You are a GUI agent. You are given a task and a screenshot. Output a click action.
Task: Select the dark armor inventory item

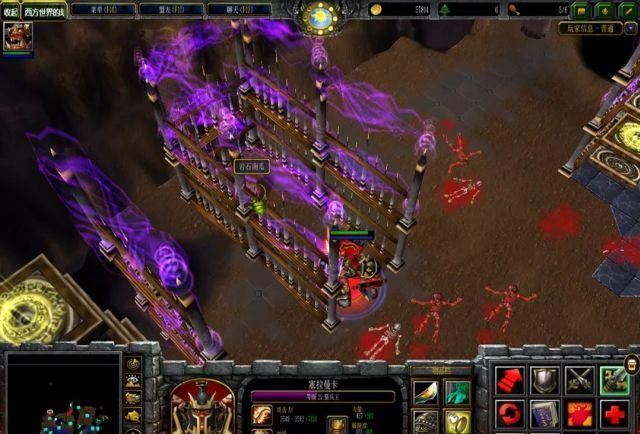coord(426,421)
